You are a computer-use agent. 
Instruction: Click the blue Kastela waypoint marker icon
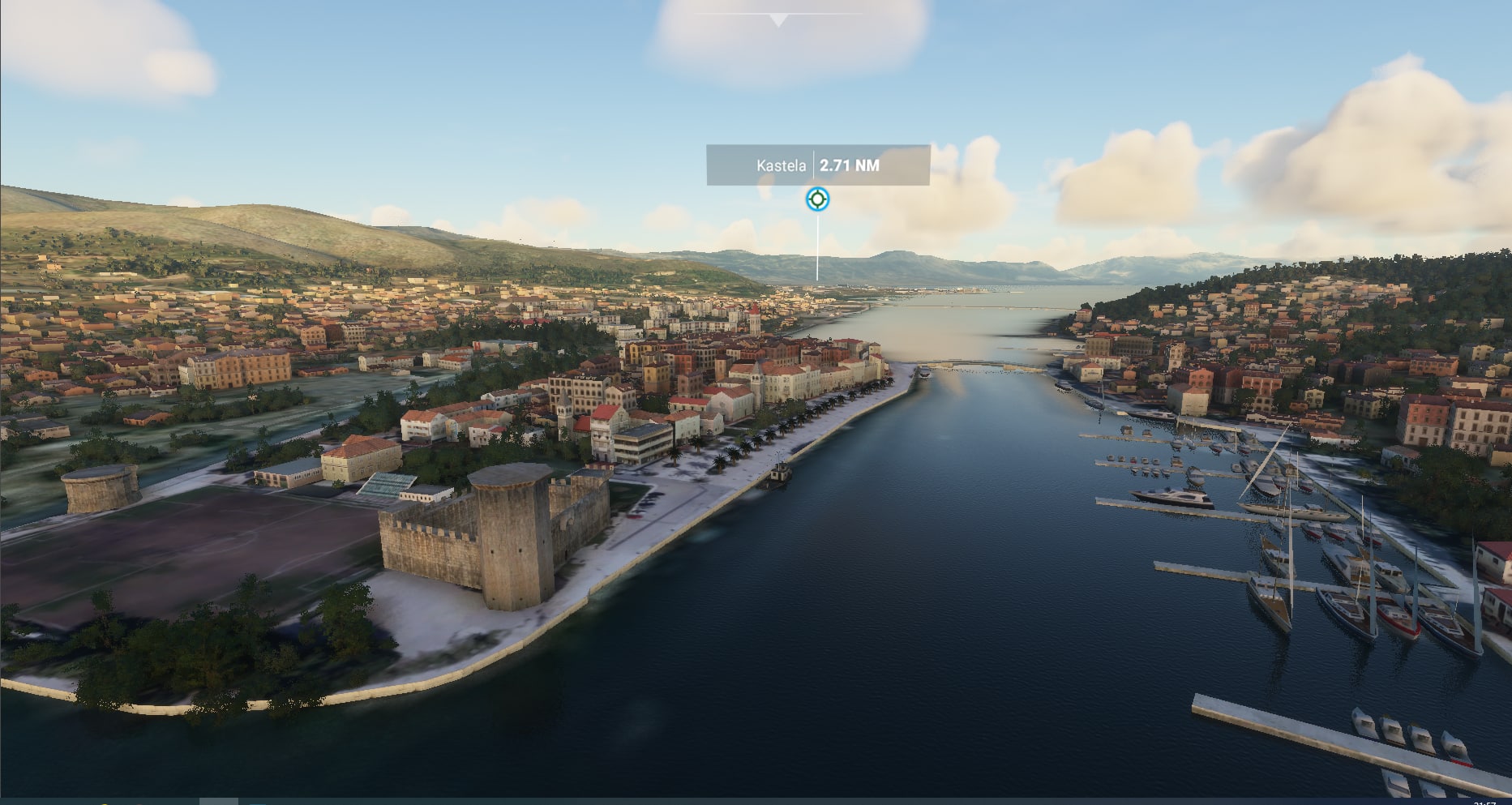click(x=817, y=199)
